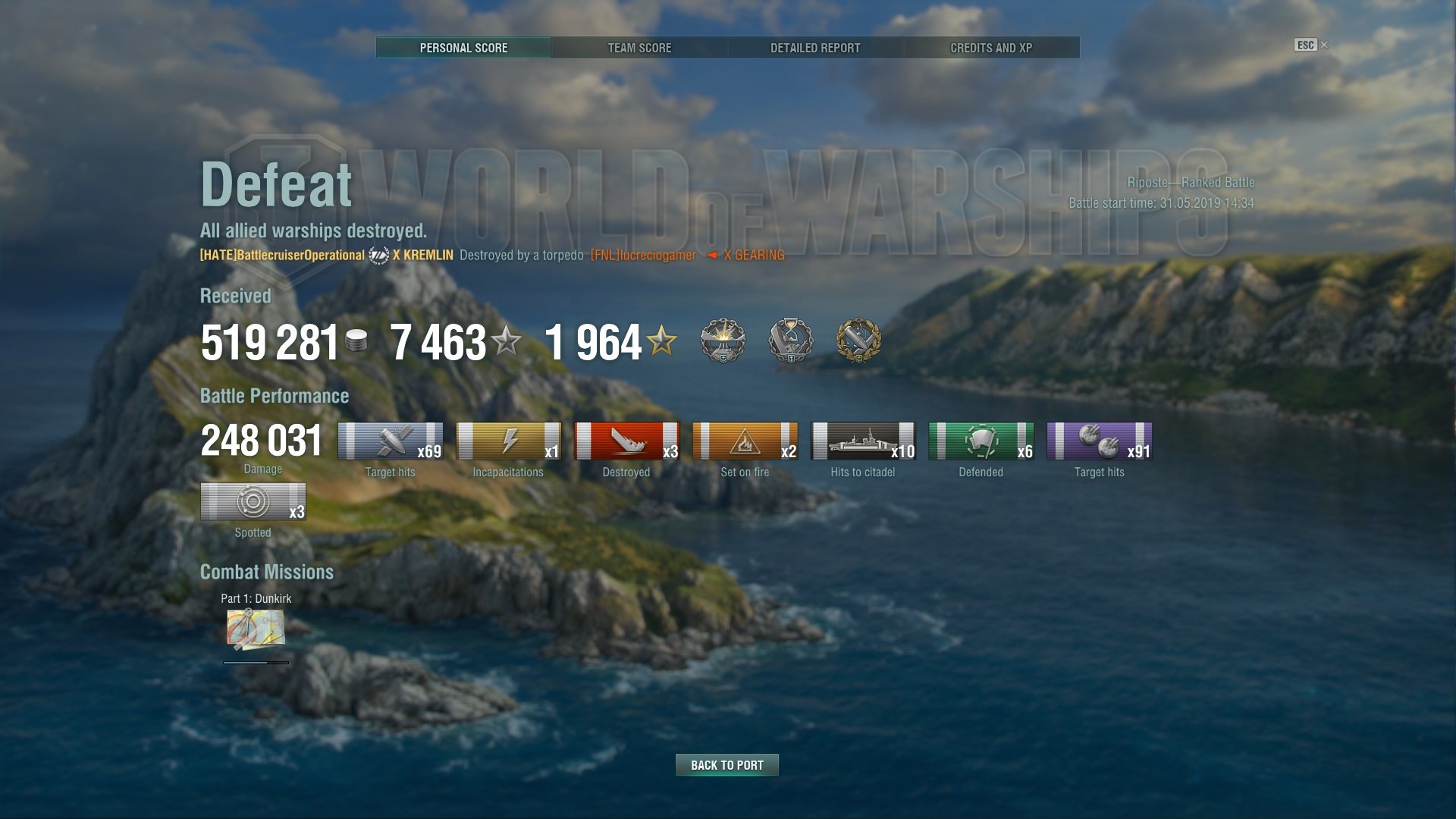Image resolution: width=1456 pixels, height=819 pixels.
Task: Select the Personal Score tab
Action: (x=463, y=48)
